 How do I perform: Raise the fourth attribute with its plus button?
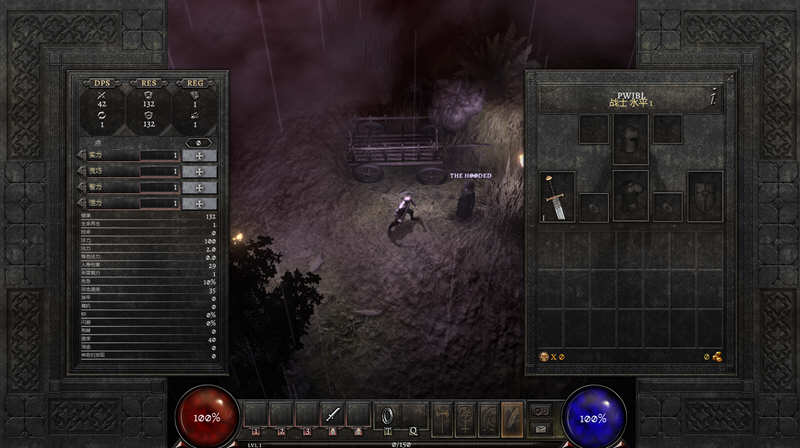(200, 203)
